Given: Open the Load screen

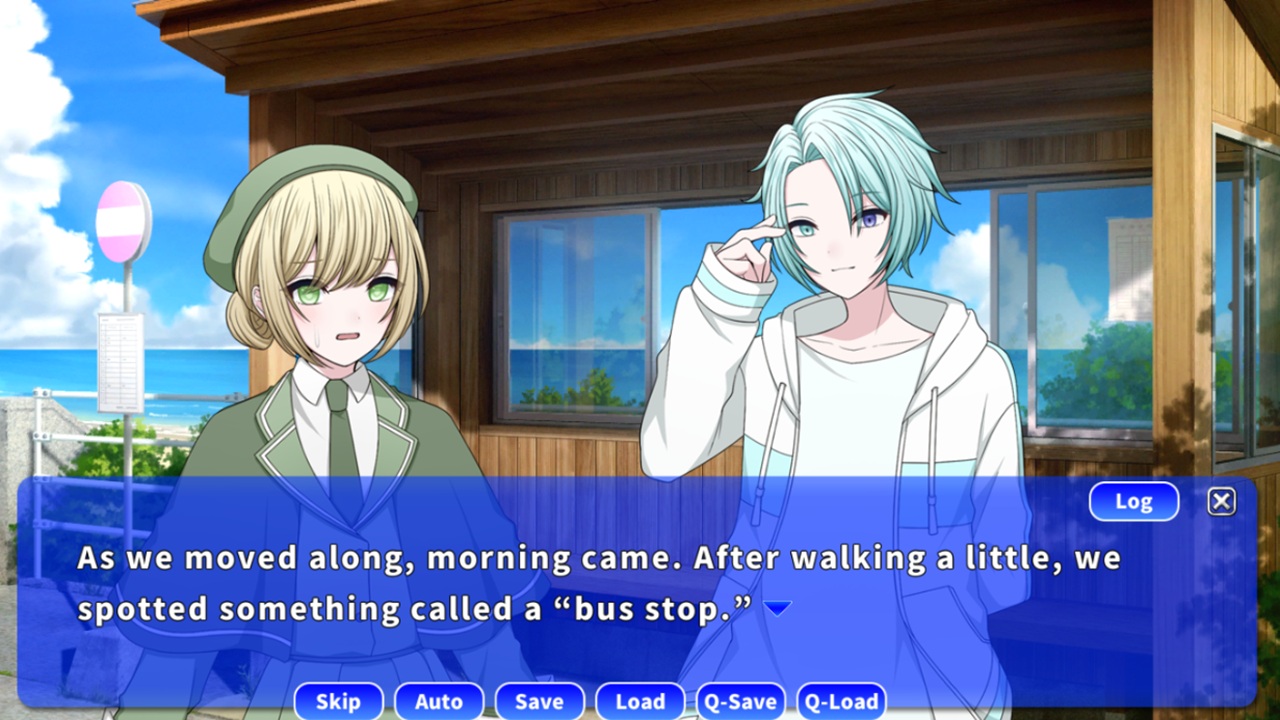Looking at the screenshot, I should tap(640, 701).
